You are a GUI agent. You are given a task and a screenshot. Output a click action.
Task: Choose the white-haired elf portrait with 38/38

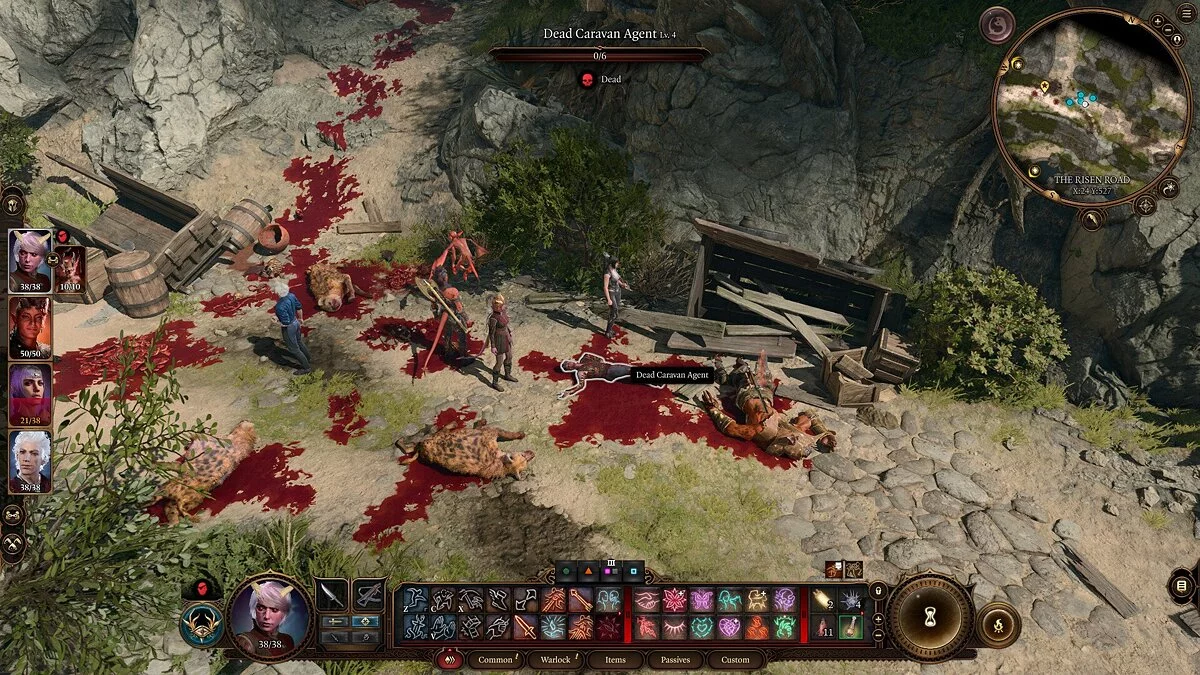30,459
